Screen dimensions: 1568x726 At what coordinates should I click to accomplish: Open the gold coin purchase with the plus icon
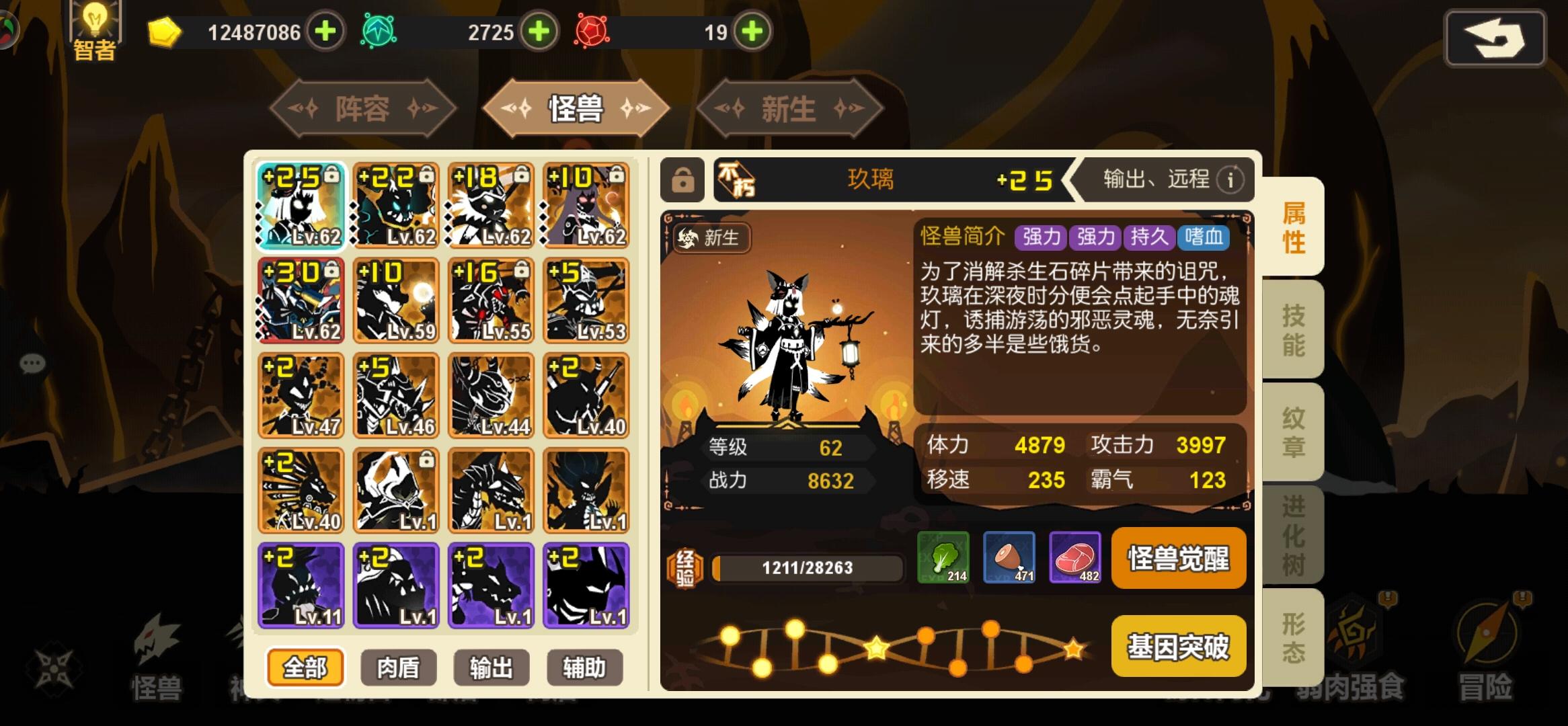click(327, 32)
